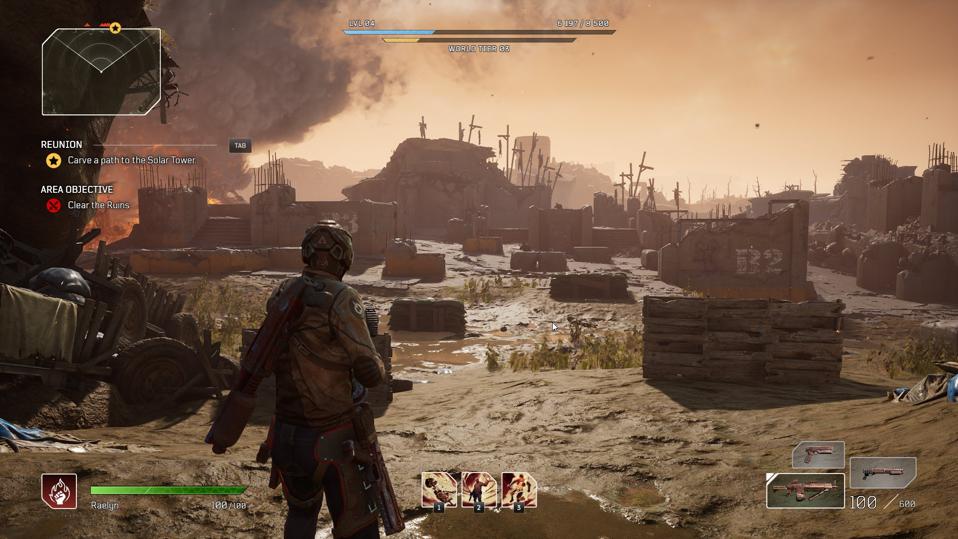Screen dimensions: 958x539
Task: Click the Clear the Ruins objective icon
Action: 53,205
